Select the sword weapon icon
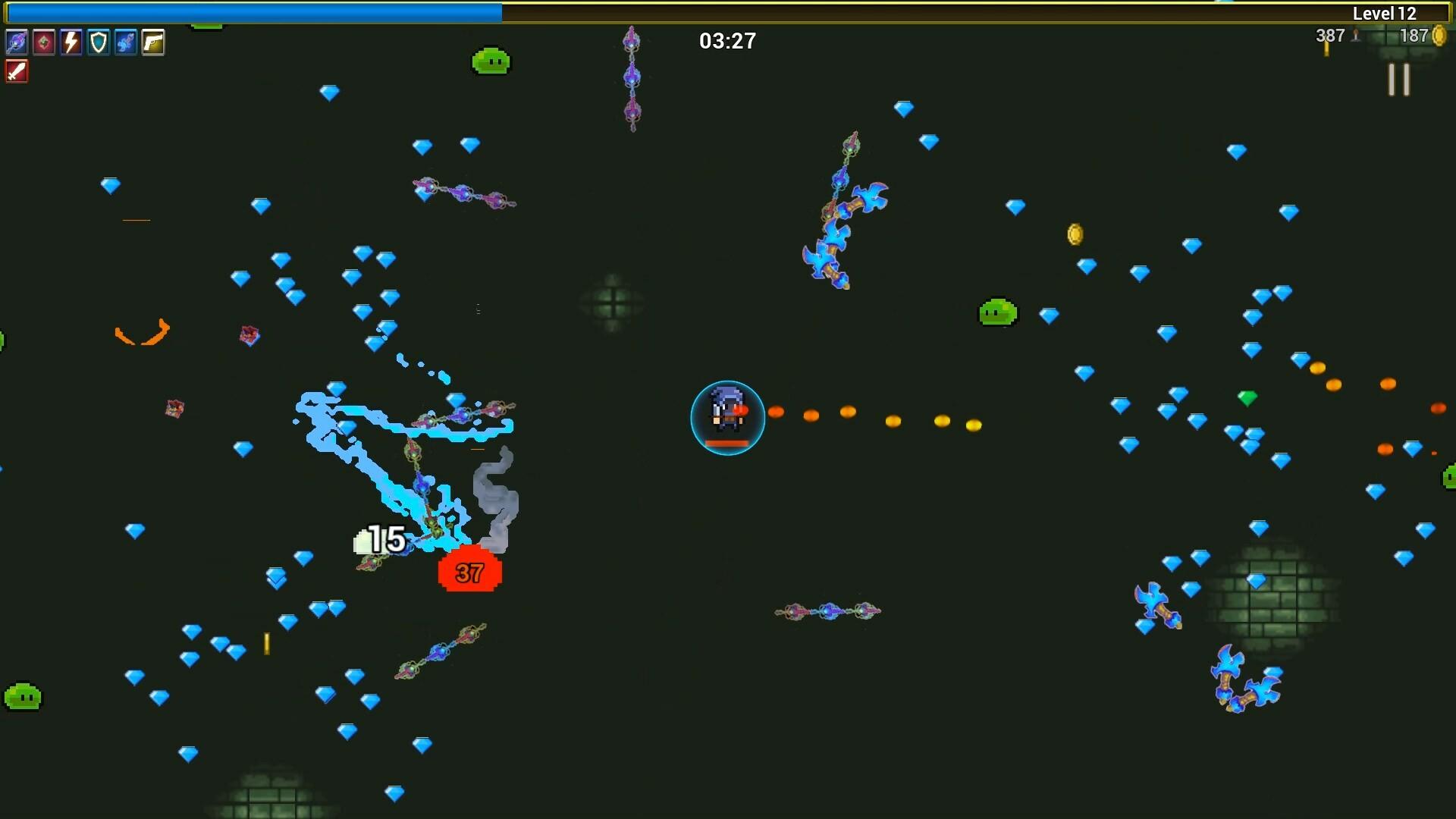Image resolution: width=1456 pixels, height=819 pixels. (17, 72)
